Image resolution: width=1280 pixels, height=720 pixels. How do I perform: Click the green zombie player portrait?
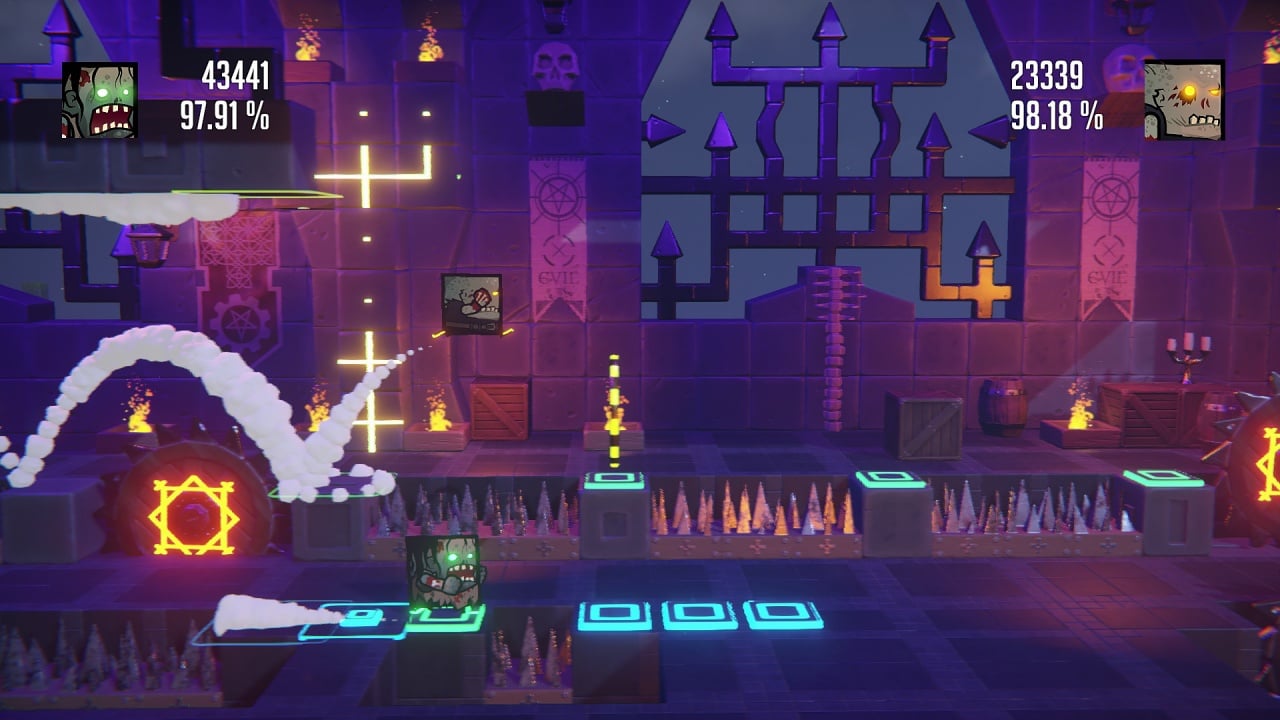[100, 101]
